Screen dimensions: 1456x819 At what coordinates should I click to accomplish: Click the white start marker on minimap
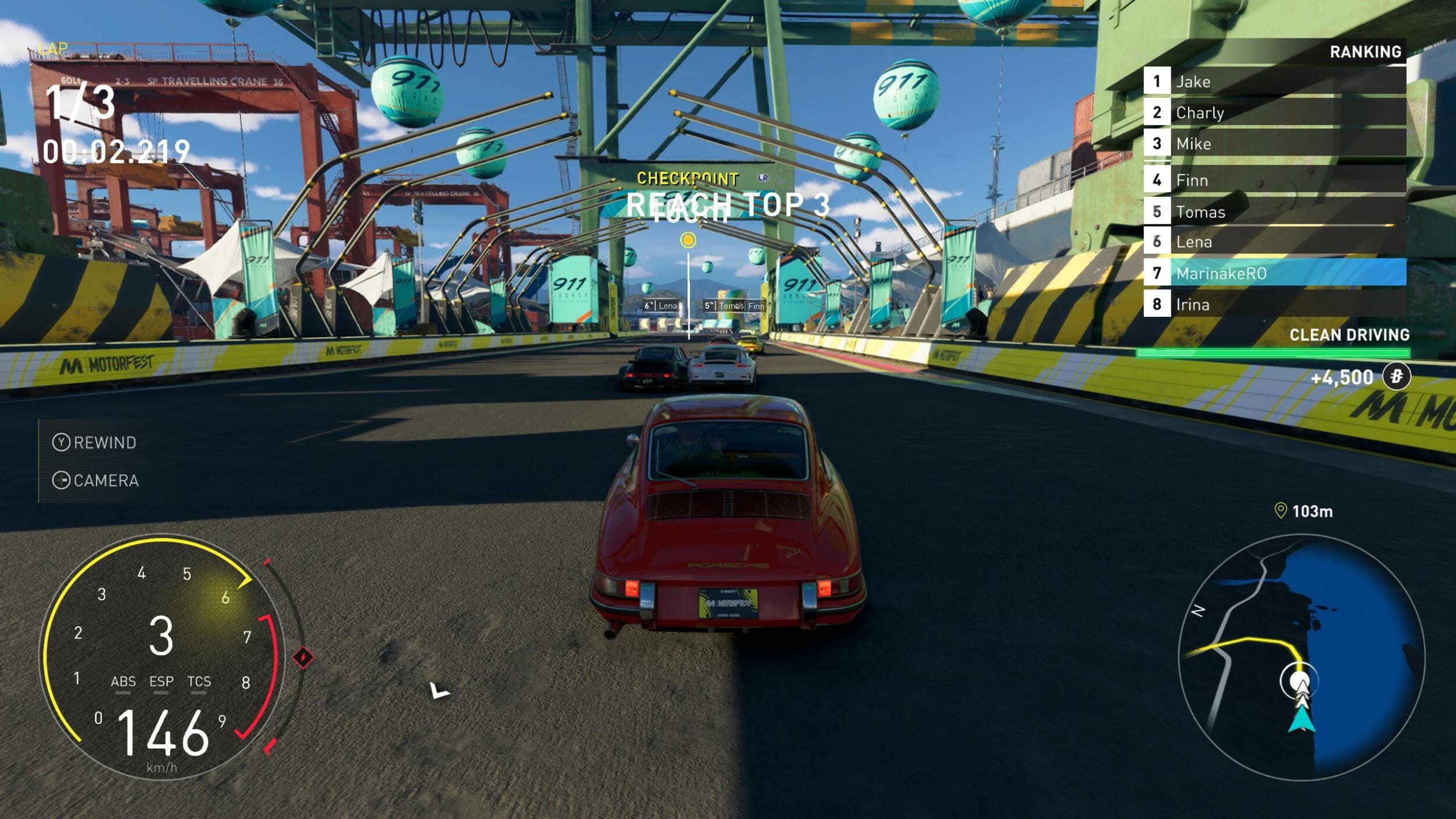tap(1299, 681)
